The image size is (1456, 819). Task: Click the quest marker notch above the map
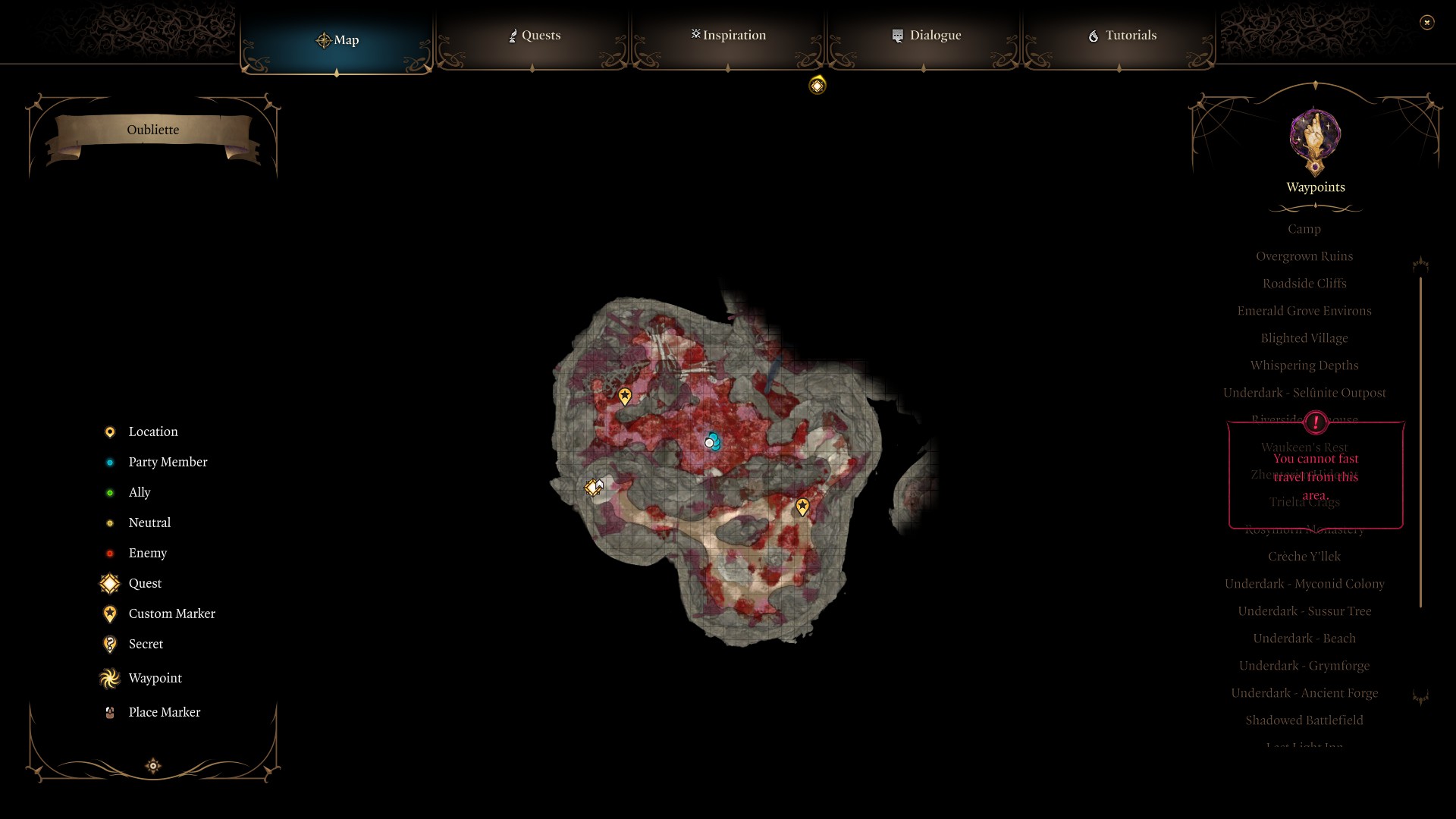pyautogui.click(x=817, y=86)
